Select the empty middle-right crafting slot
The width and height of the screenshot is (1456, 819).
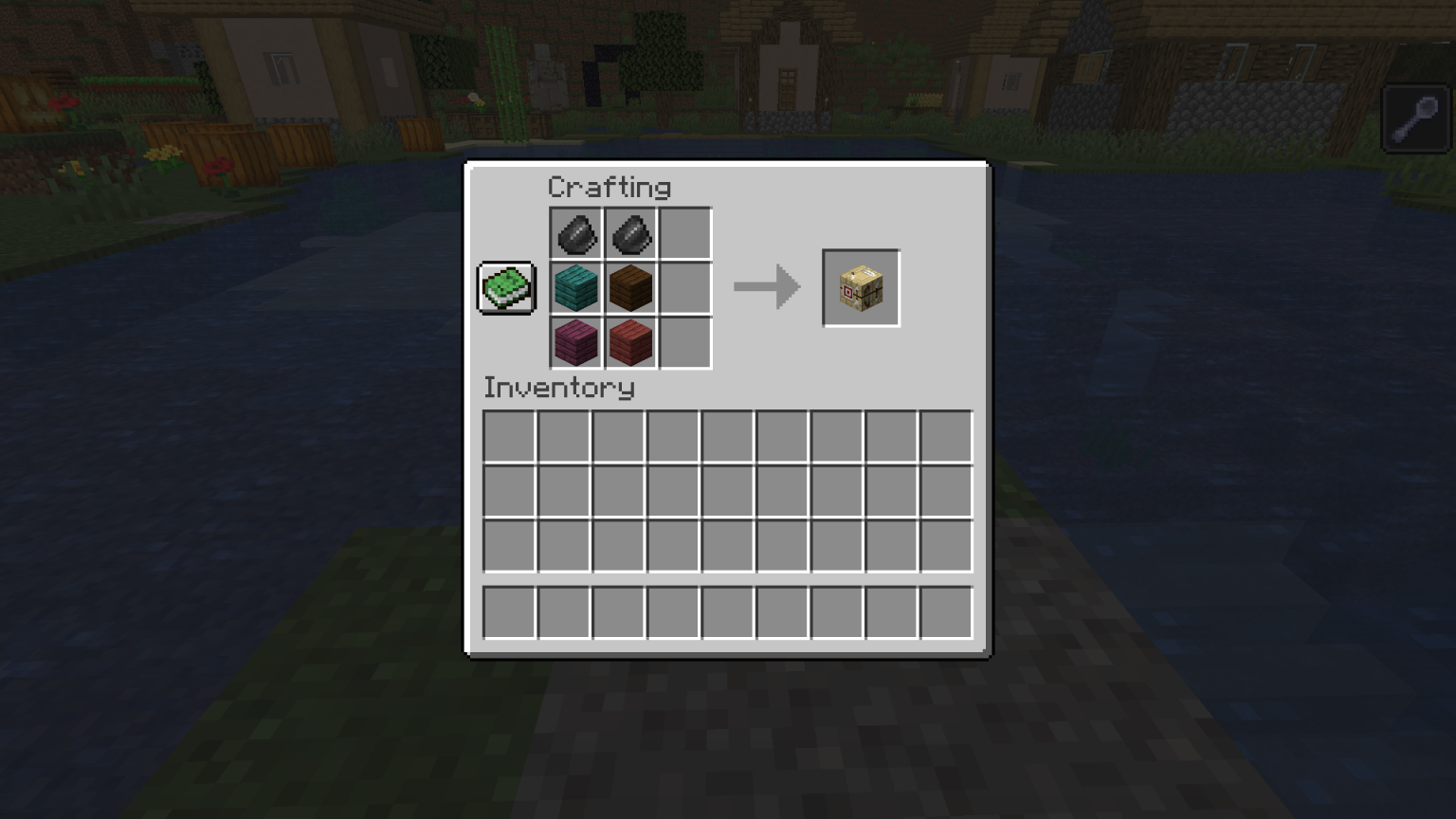coord(686,287)
